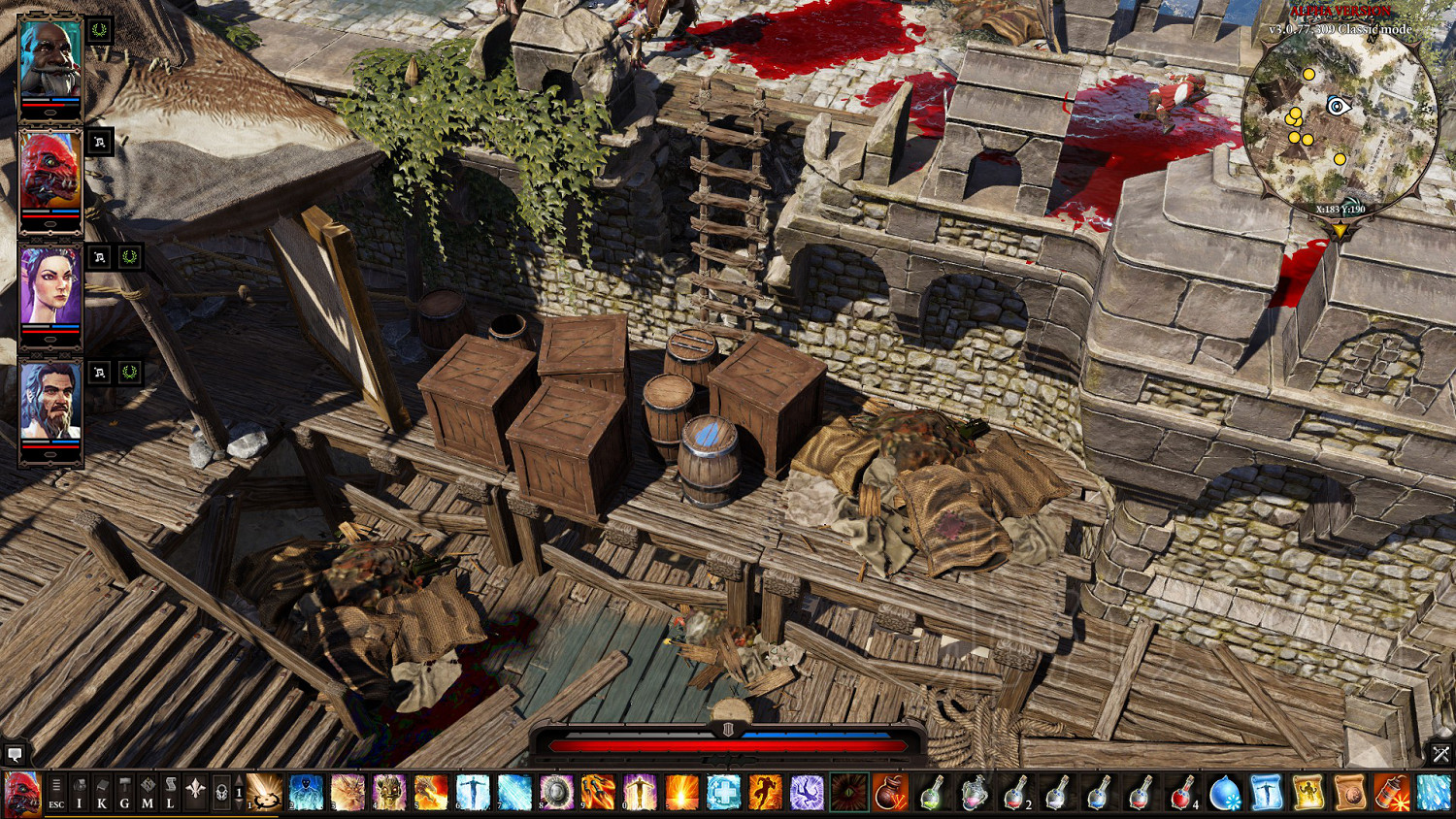
Task: Open the skills book K button
Action: click(x=102, y=792)
